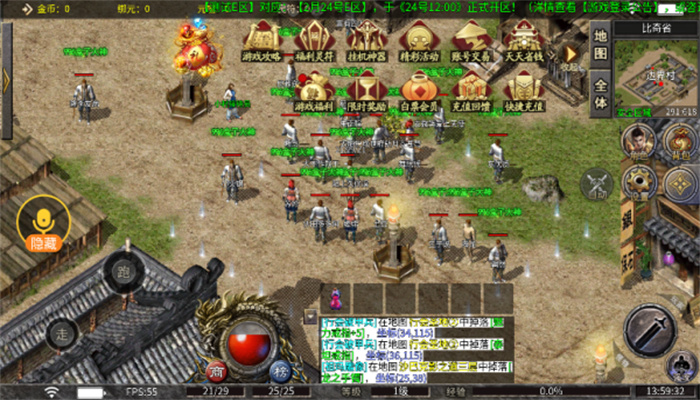
Task: Open the 限时奖励 hourglass icon
Action: [366, 90]
